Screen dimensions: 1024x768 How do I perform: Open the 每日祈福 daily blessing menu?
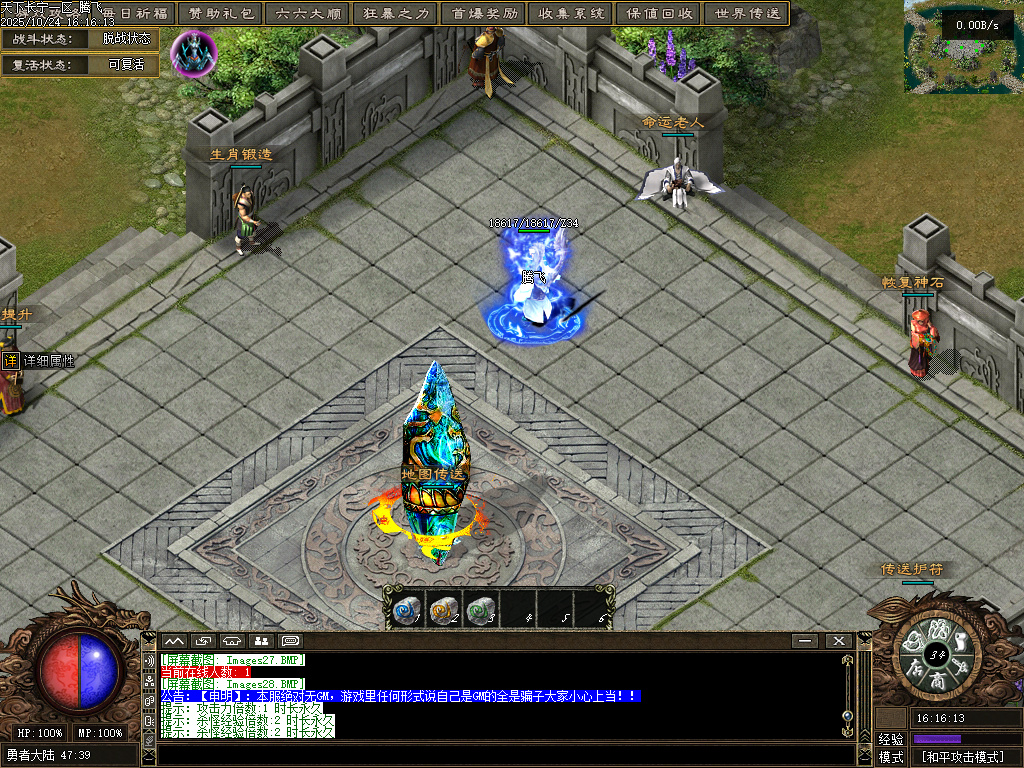(x=136, y=14)
